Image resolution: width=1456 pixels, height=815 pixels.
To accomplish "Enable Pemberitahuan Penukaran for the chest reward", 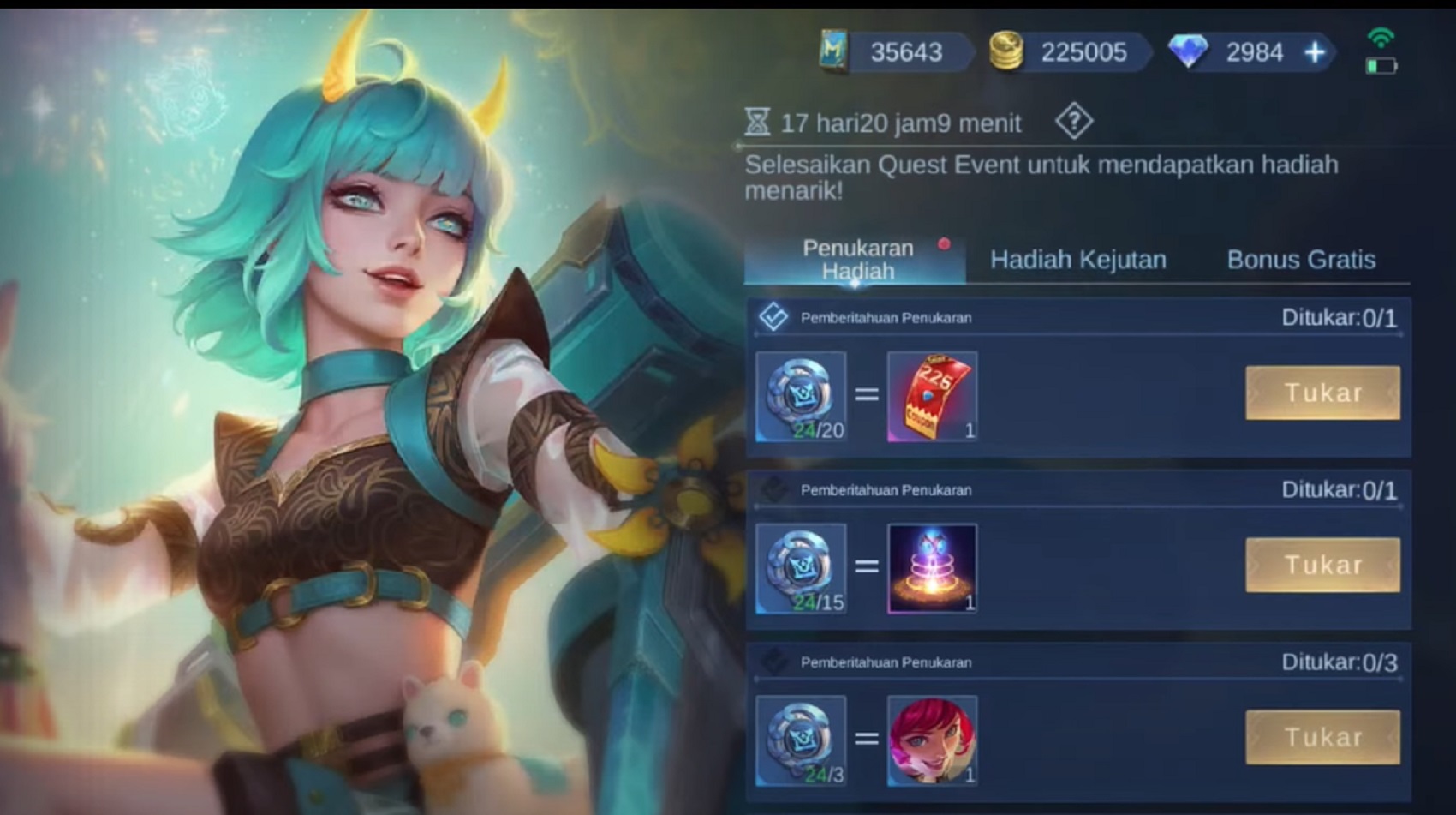I will click(773, 488).
